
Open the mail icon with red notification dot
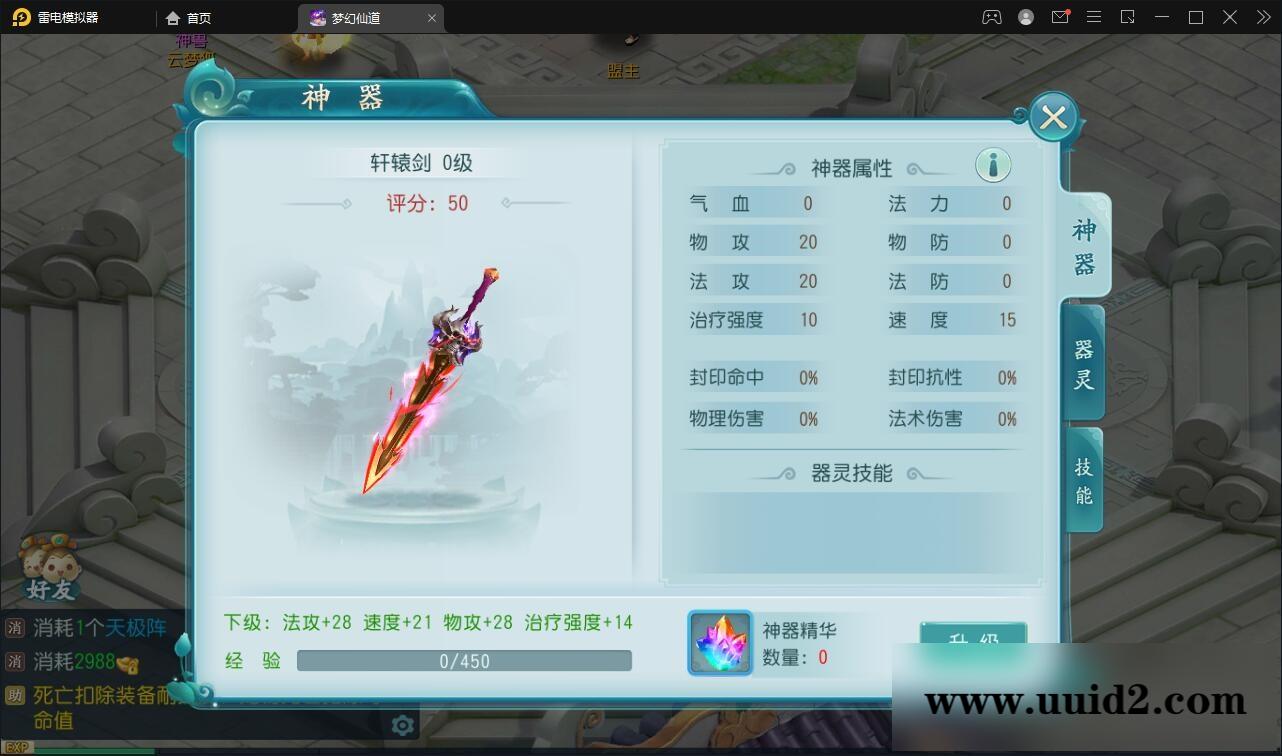[x=1060, y=17]
